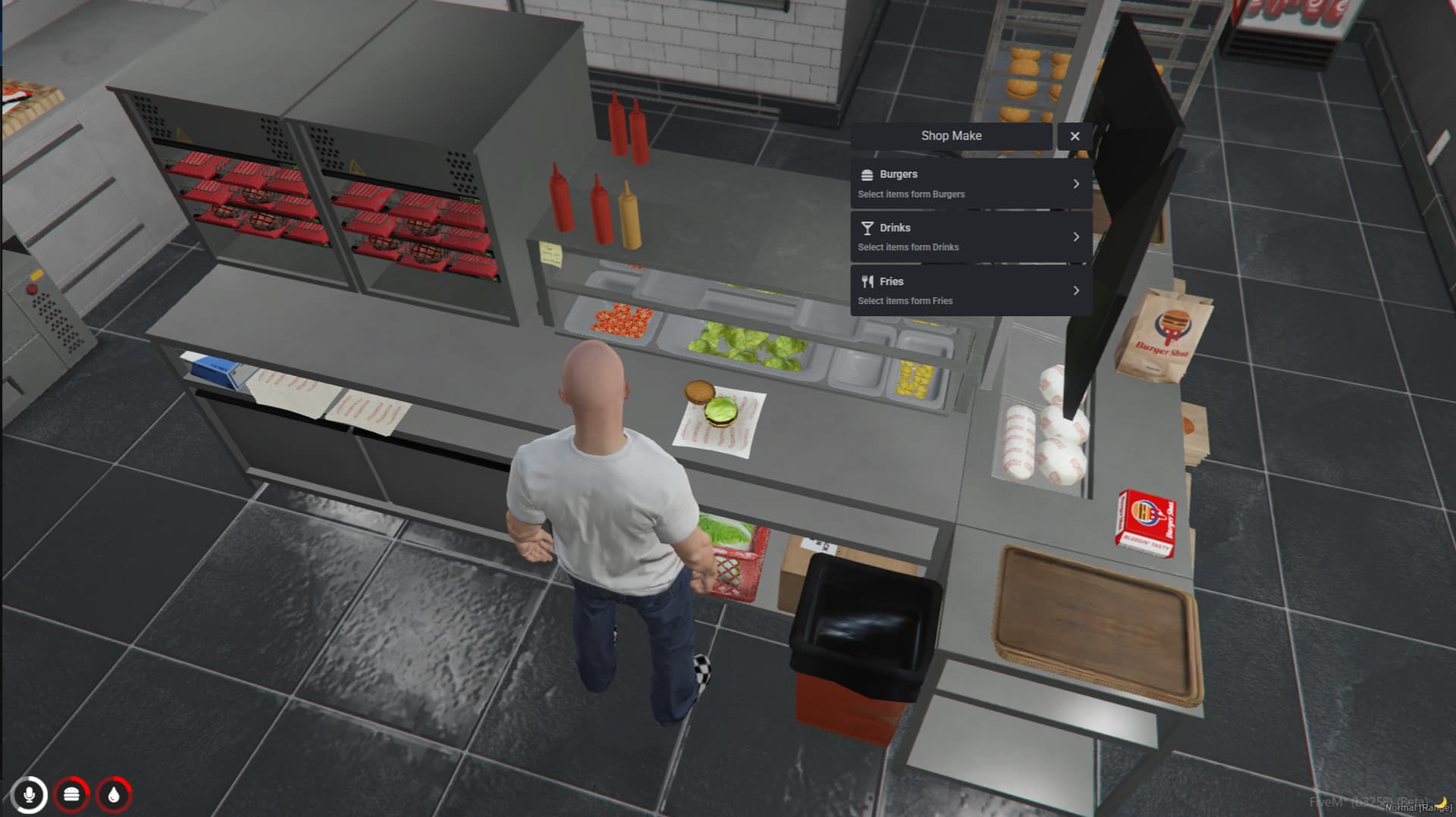Viewport: 1456px width, 817px height.
Task: Expand the Fries category chevron
Action: click(1077, 290)
